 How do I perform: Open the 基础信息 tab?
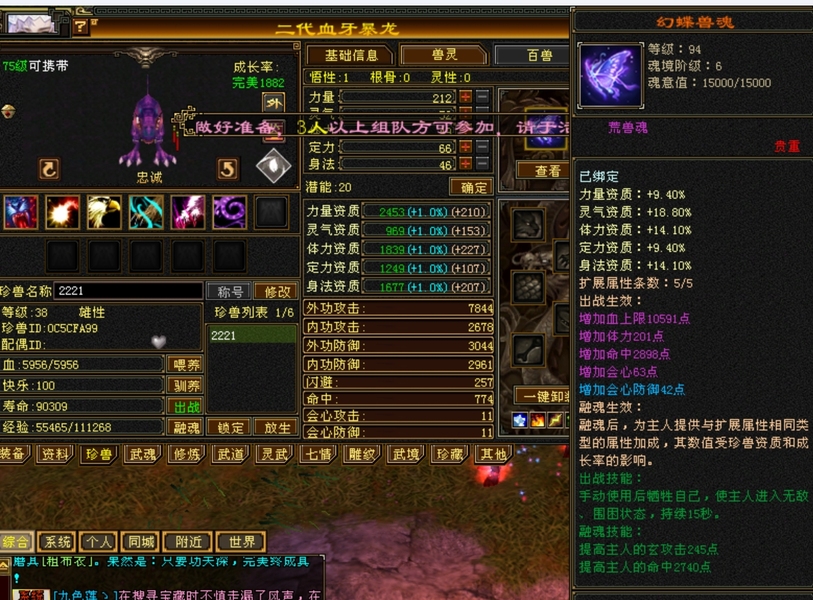[351, 55]
